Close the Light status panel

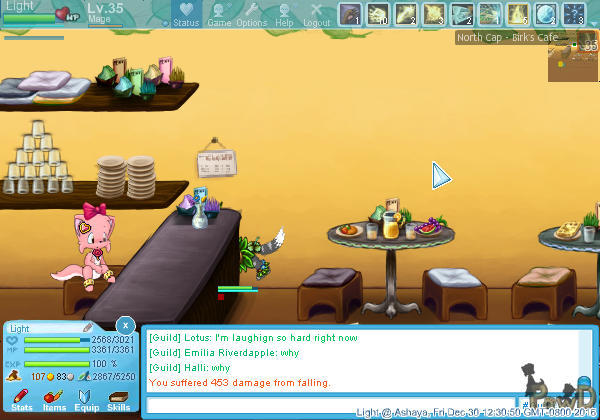[124, 325]
